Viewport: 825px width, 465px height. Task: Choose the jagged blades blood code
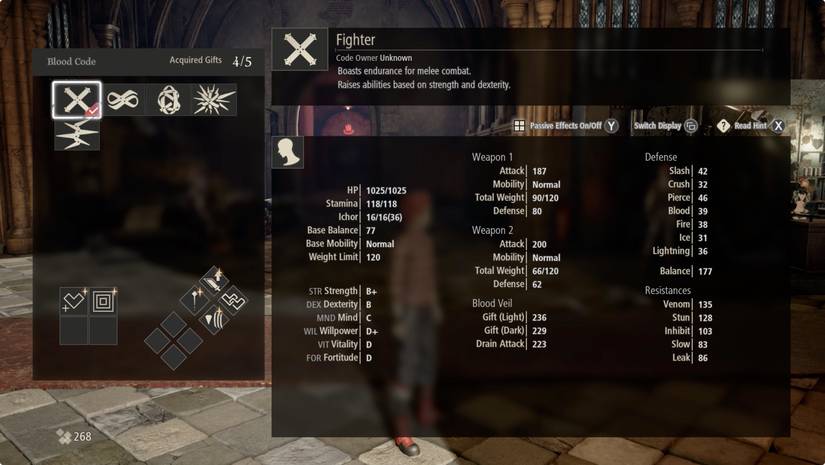[x=76, y=134]
